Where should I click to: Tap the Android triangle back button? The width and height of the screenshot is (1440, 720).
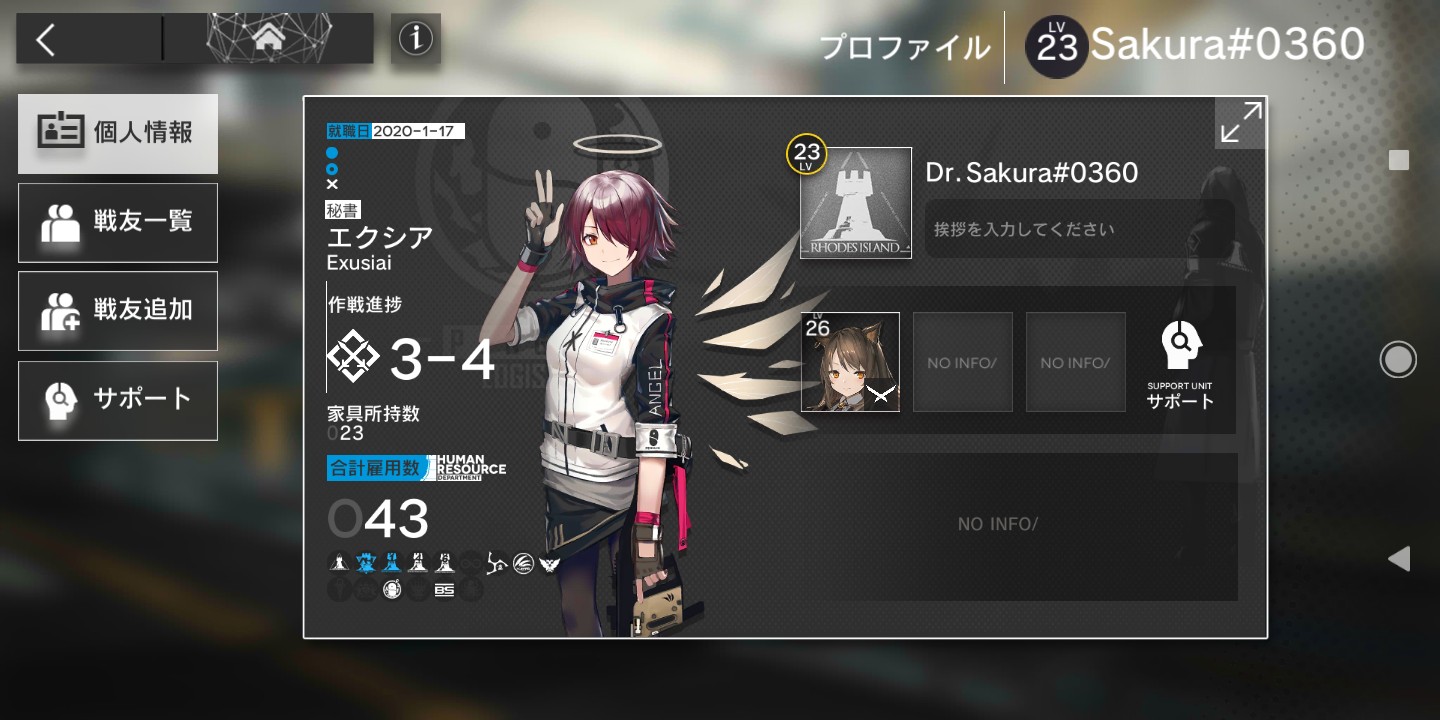pyautogui.click(x=1399, y=558)
